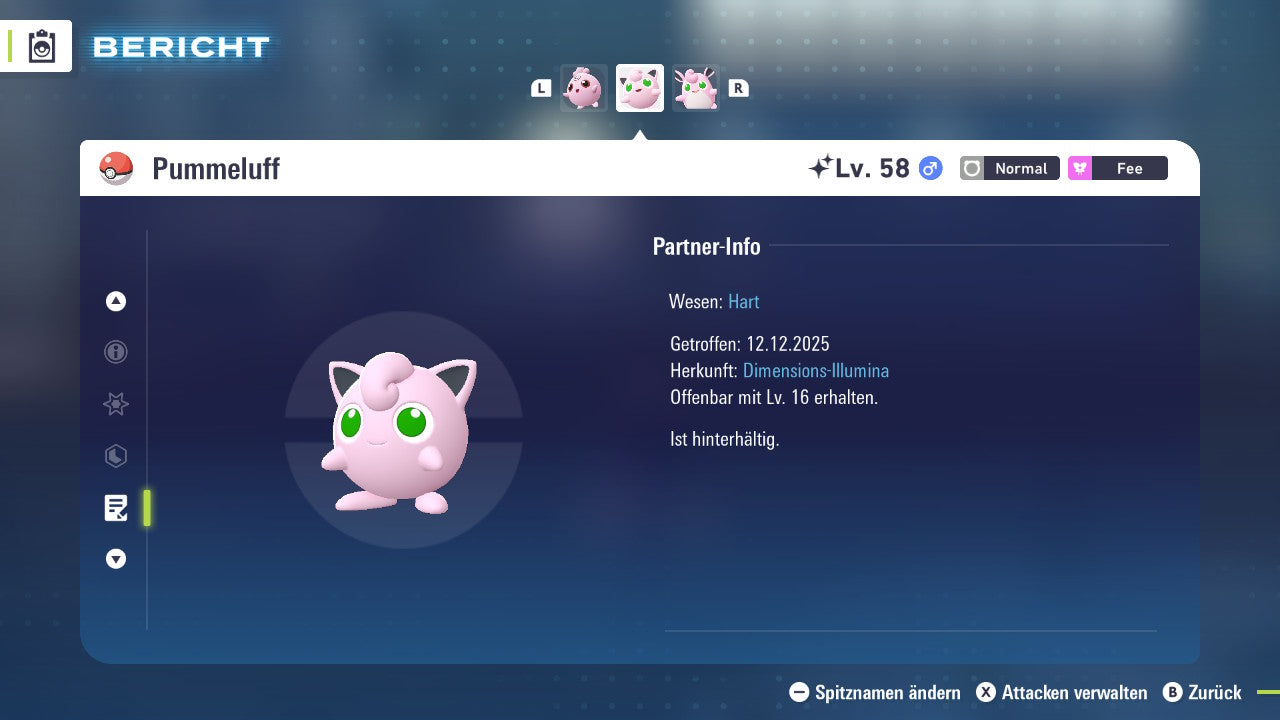Open the info page via the sidebar info icon
The image size is (1280, 720).
coord(115,352)
